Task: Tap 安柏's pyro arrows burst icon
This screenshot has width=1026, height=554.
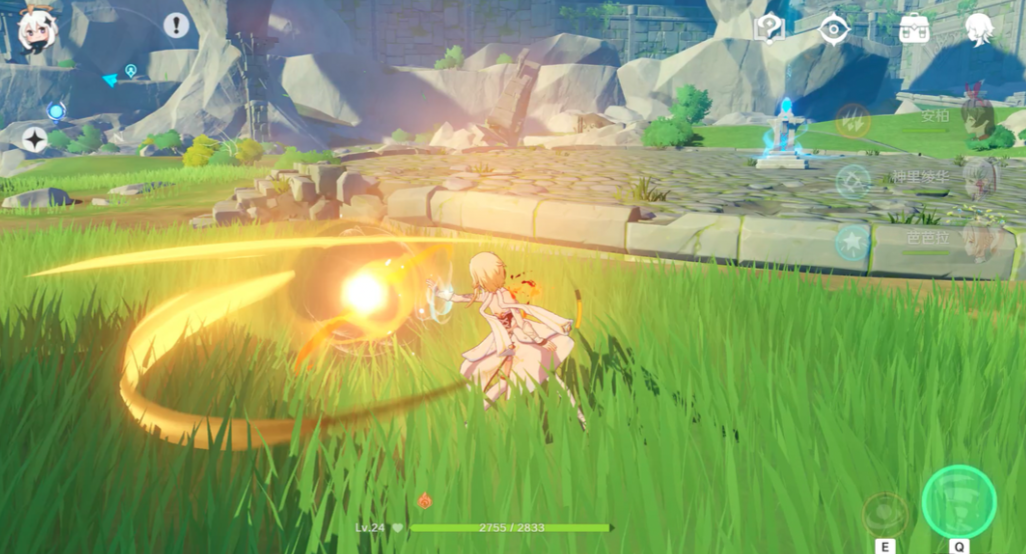Action: 853,120
